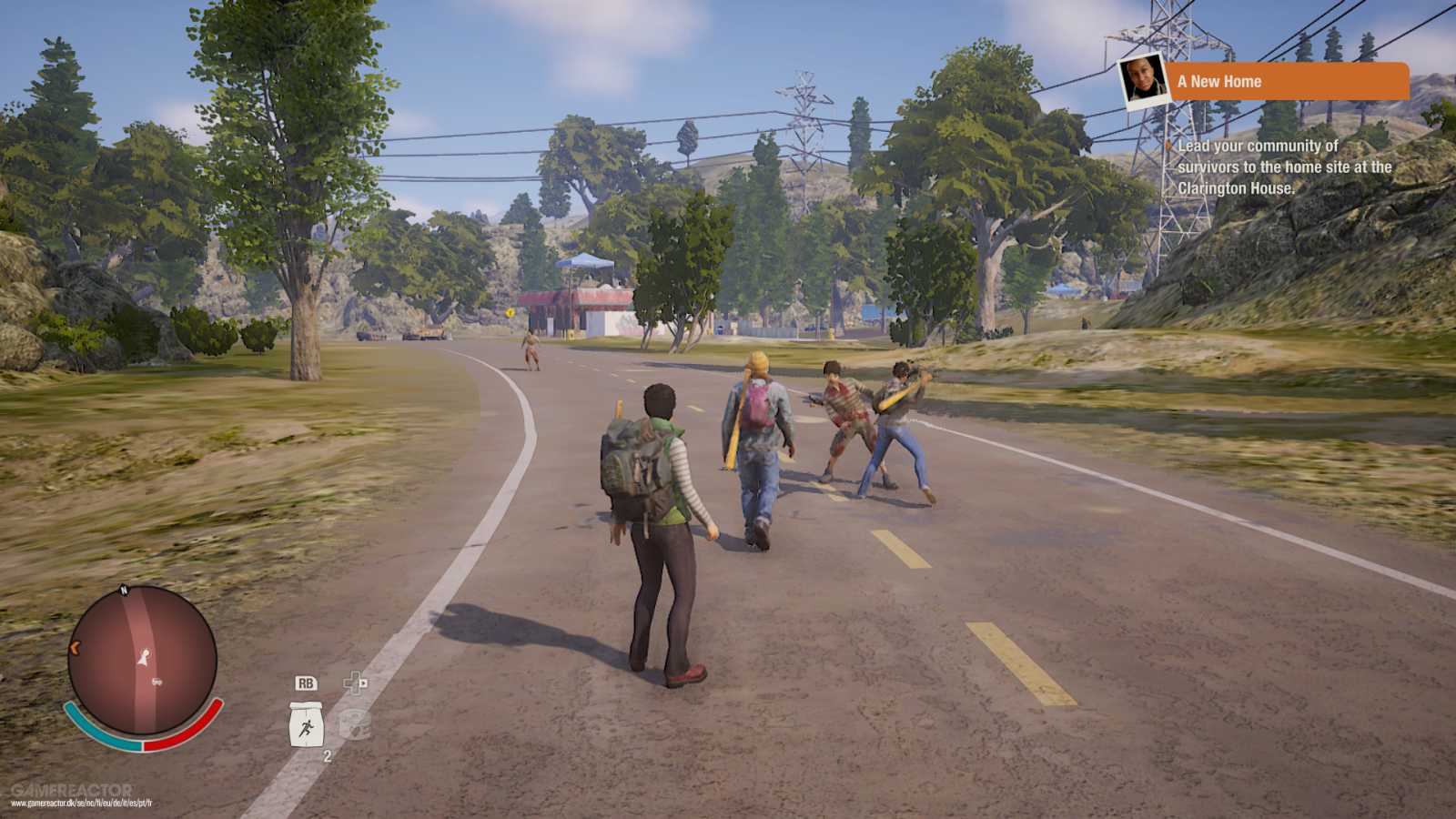
Task: Expand the objective entry under the quest title
Action: 1283,169
